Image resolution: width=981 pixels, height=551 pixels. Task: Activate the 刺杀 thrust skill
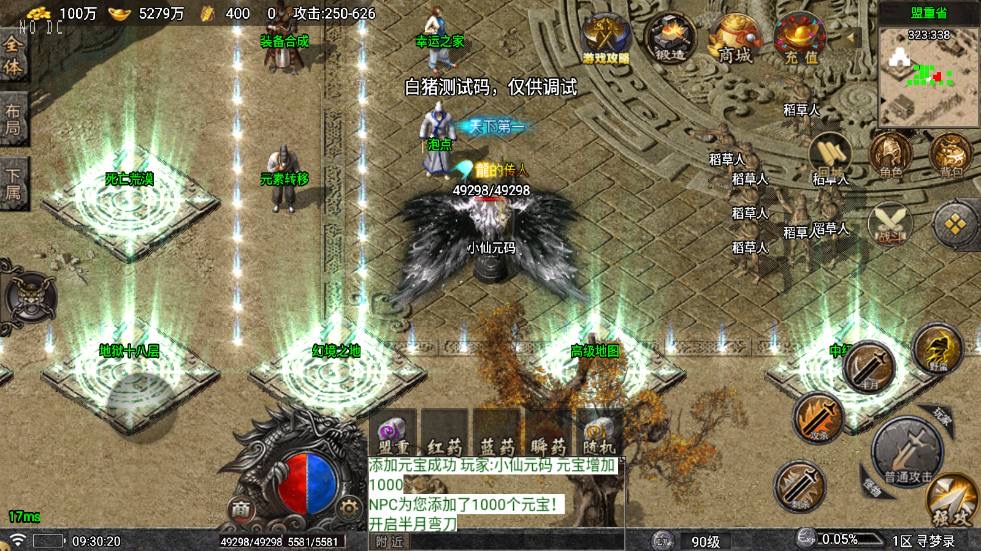point(800,486)
